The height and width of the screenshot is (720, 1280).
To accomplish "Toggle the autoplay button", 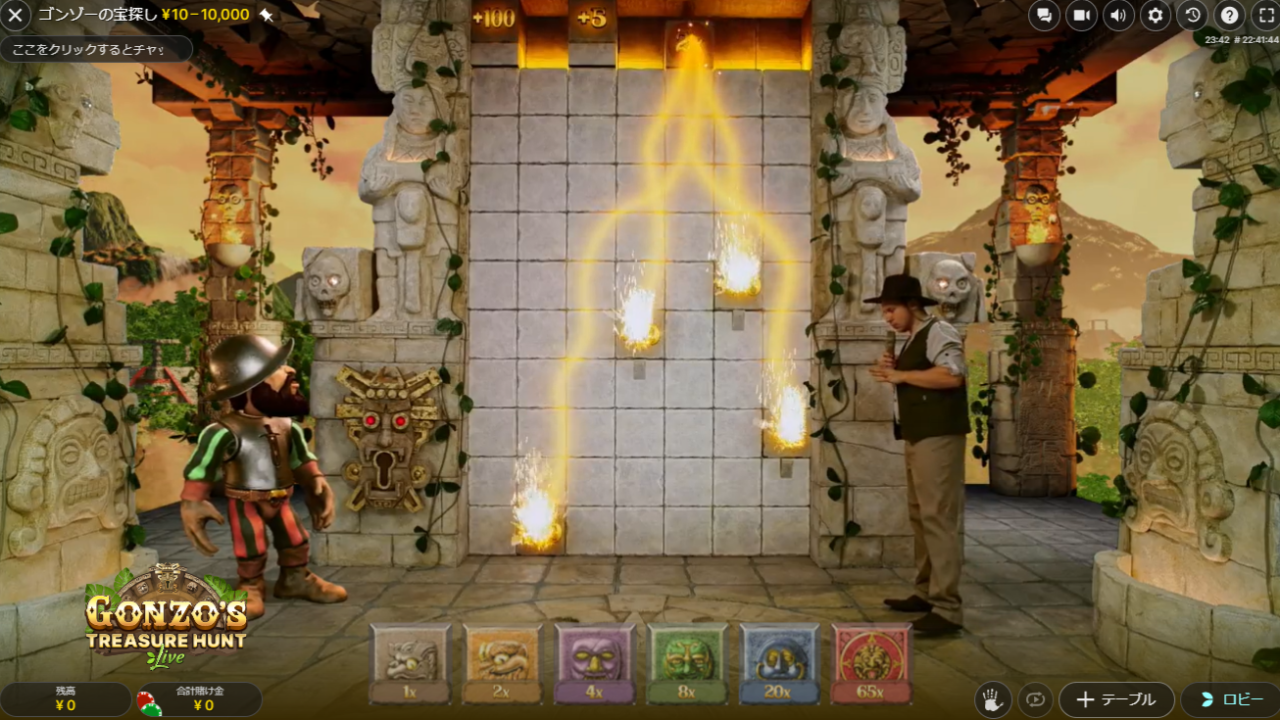I will click(1037, 699).
